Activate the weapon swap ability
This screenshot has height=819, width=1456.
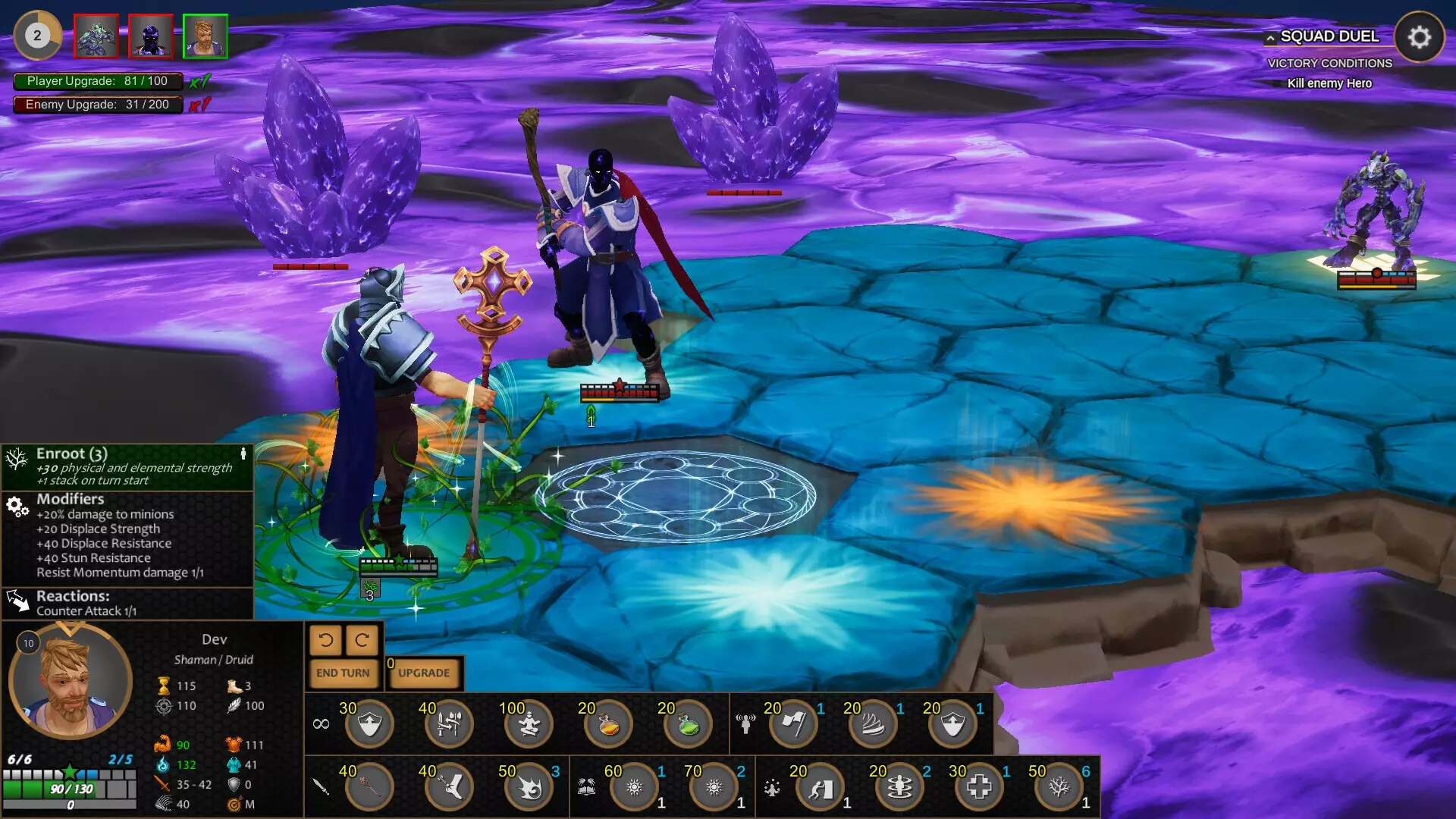tap(449, 725)
